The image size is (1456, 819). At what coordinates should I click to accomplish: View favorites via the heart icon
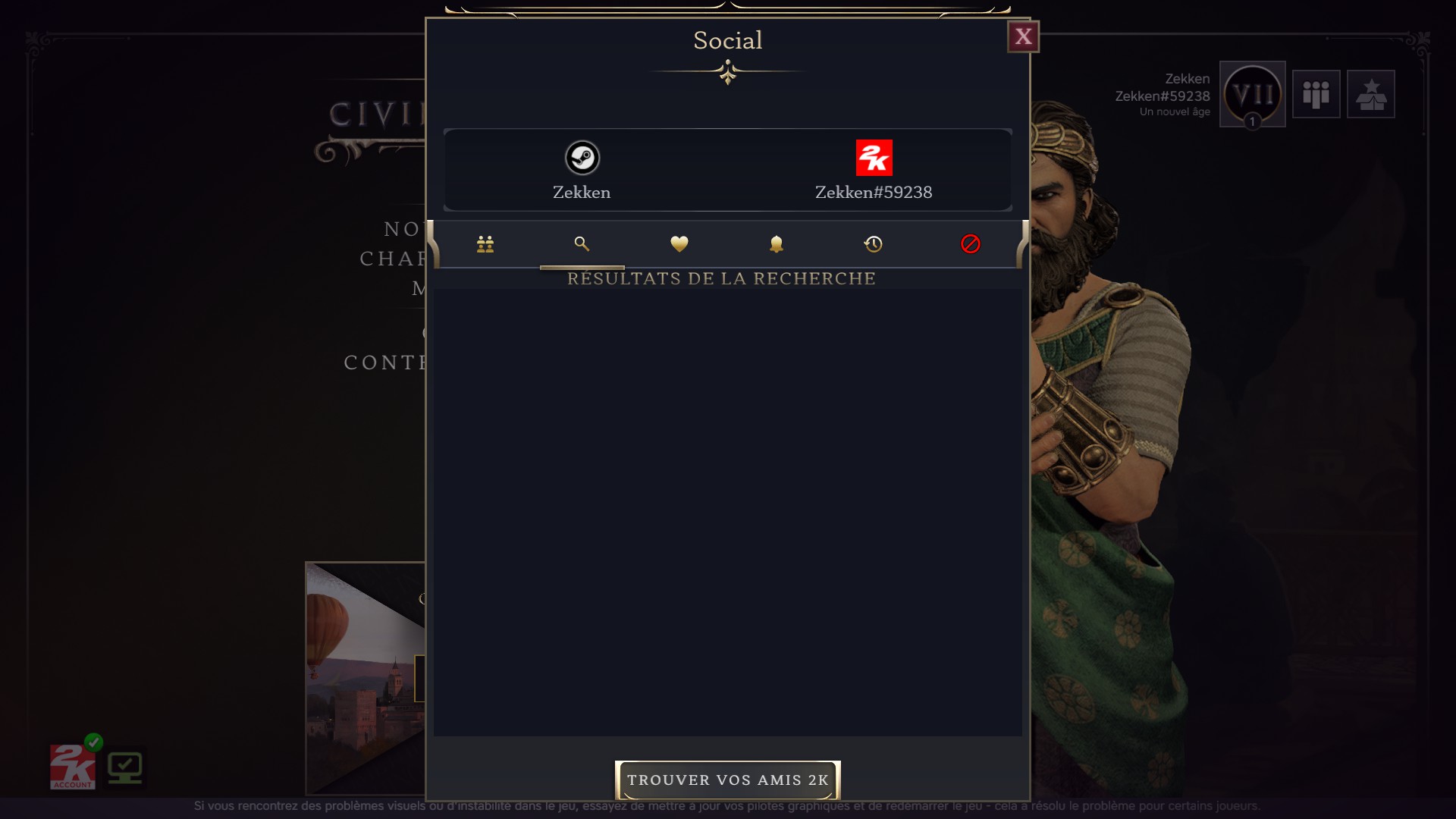pyautogui.click(x=679, y=244)
